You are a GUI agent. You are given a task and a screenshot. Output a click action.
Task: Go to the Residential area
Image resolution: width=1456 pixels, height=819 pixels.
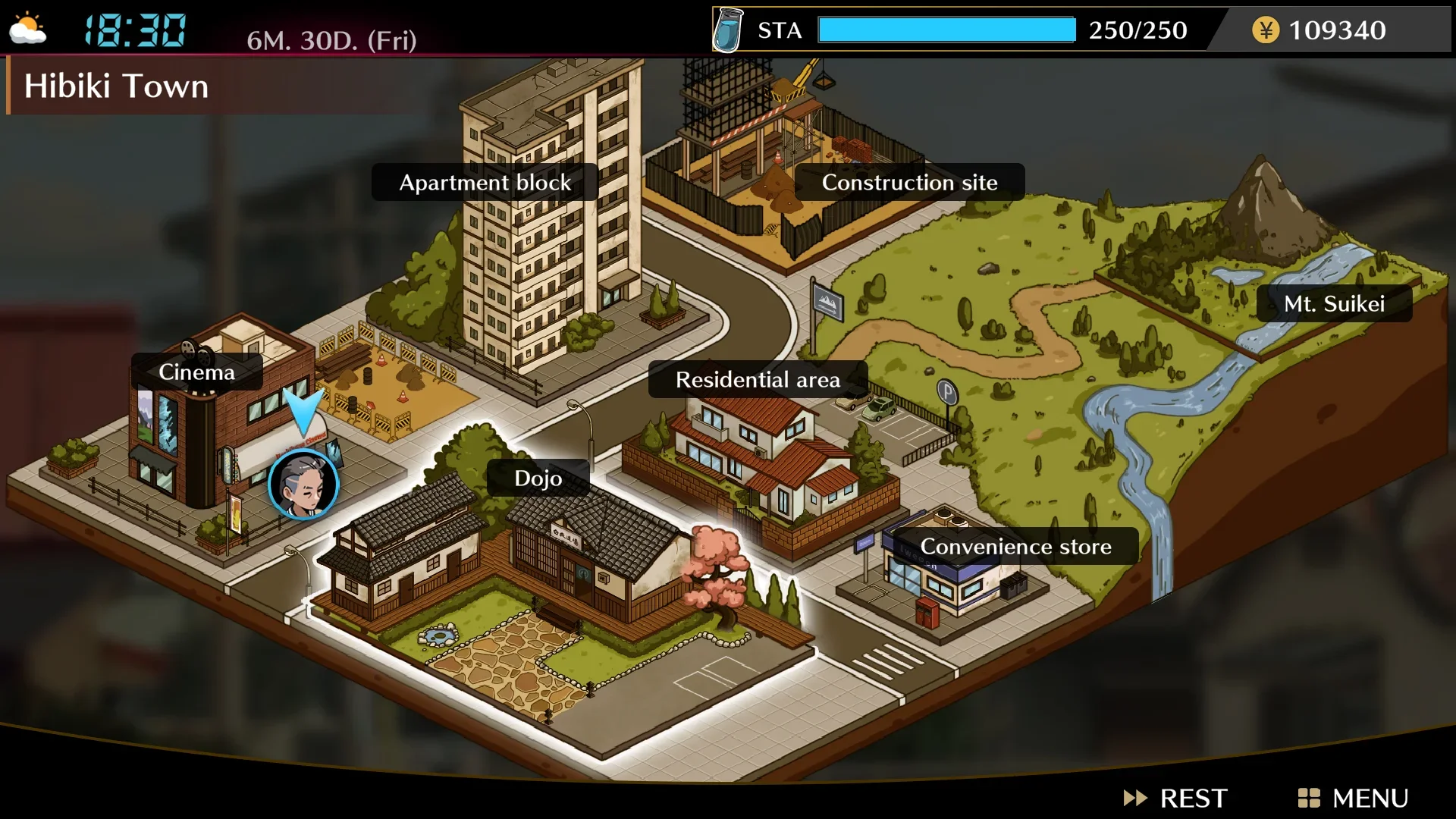click(758, 379)
